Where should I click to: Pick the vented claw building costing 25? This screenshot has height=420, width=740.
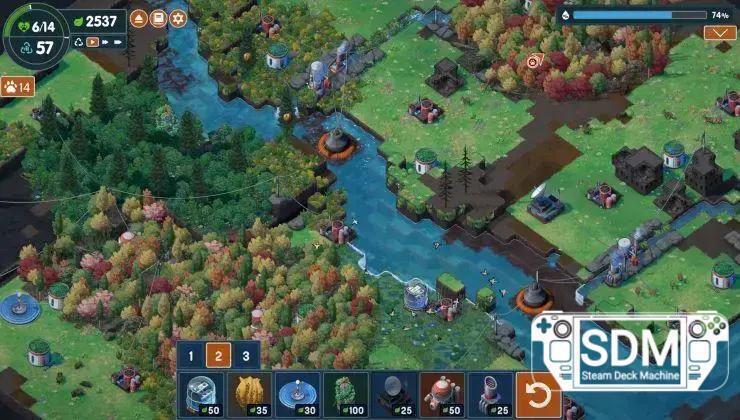490,395
